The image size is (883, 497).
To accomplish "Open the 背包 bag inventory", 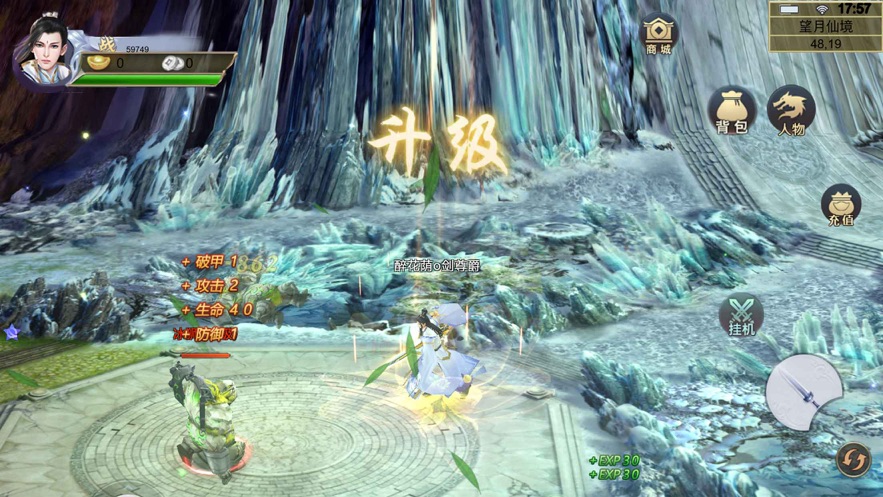I will pyautogui.click(x=731, y=110).
